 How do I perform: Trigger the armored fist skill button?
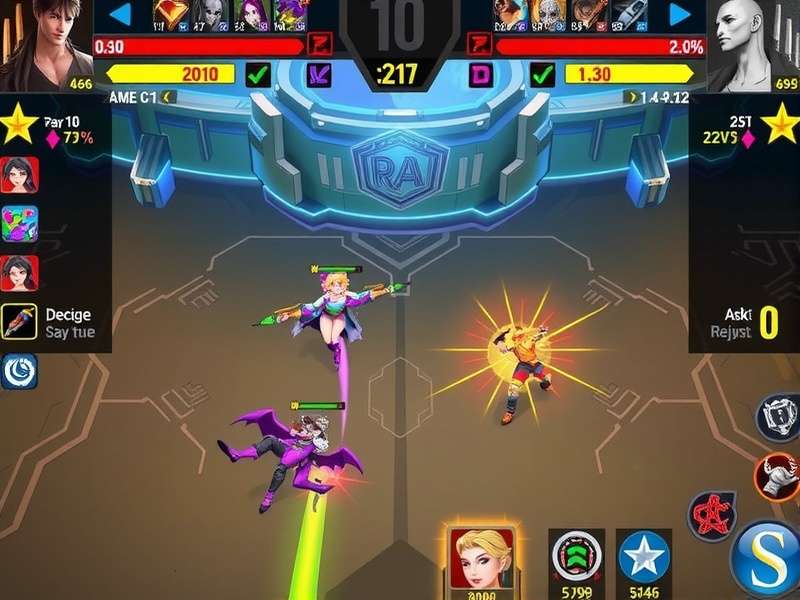(x=775, y=474)
